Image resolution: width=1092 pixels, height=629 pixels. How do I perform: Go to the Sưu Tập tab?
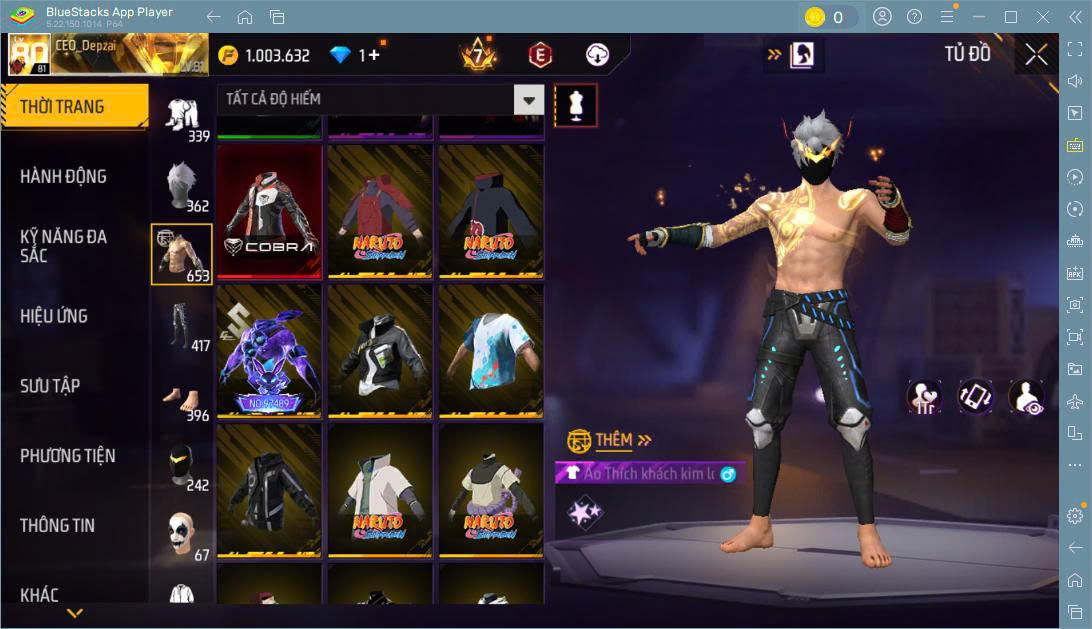point(50,386)
